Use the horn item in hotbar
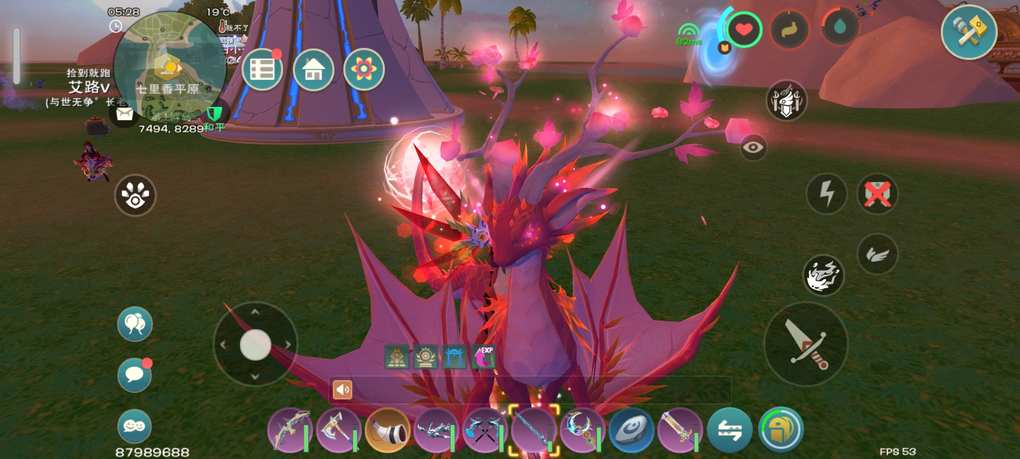Image resolution: width=1020 pixels, height=459 pixels. tap(388, 430)
